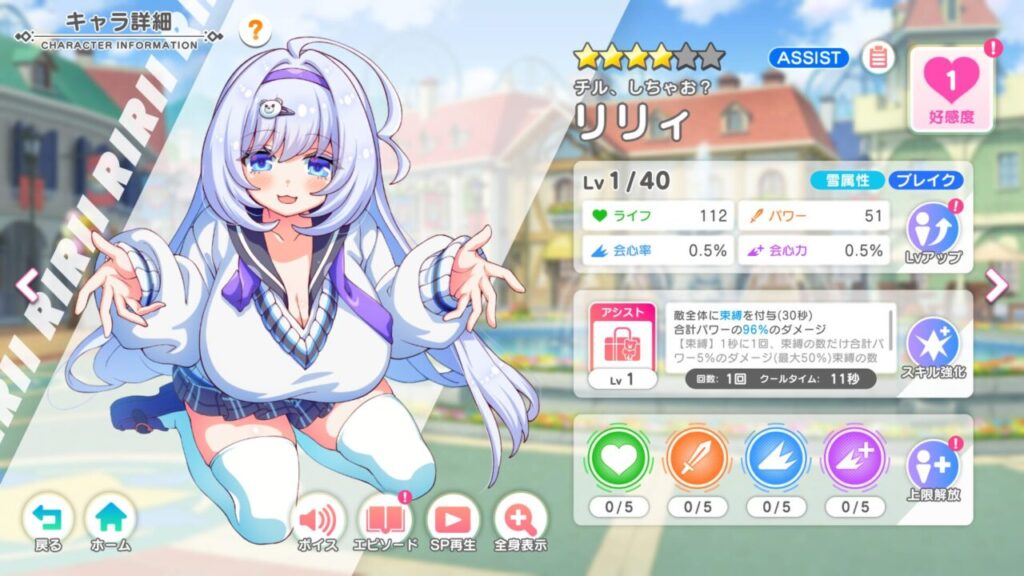
Task: Open the clipboard notes icon beside ASSIST
Action: coord(877,57)
